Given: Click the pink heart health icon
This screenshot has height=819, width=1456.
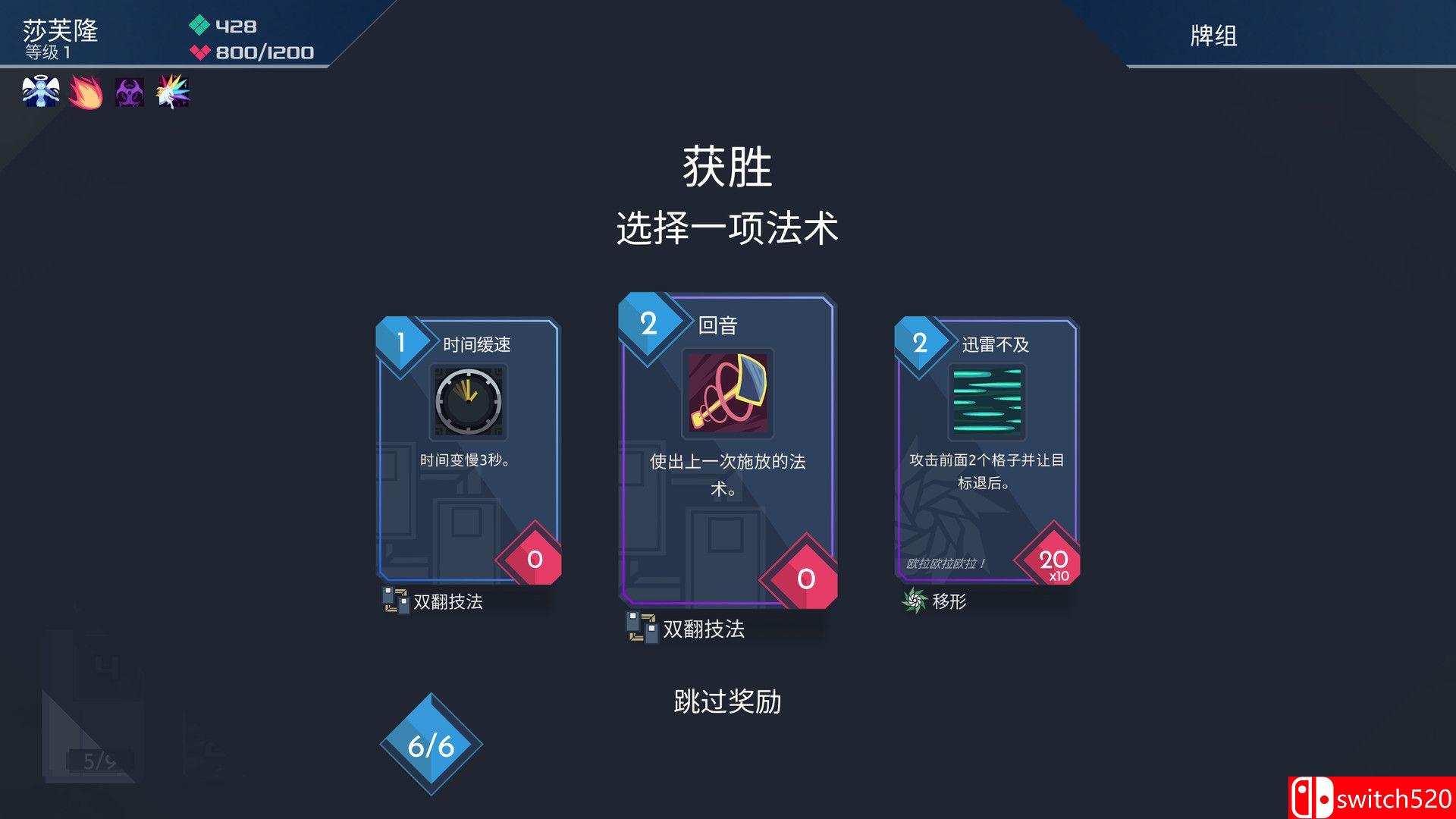Looking at the screenshot, I should (x=200, y=53).
